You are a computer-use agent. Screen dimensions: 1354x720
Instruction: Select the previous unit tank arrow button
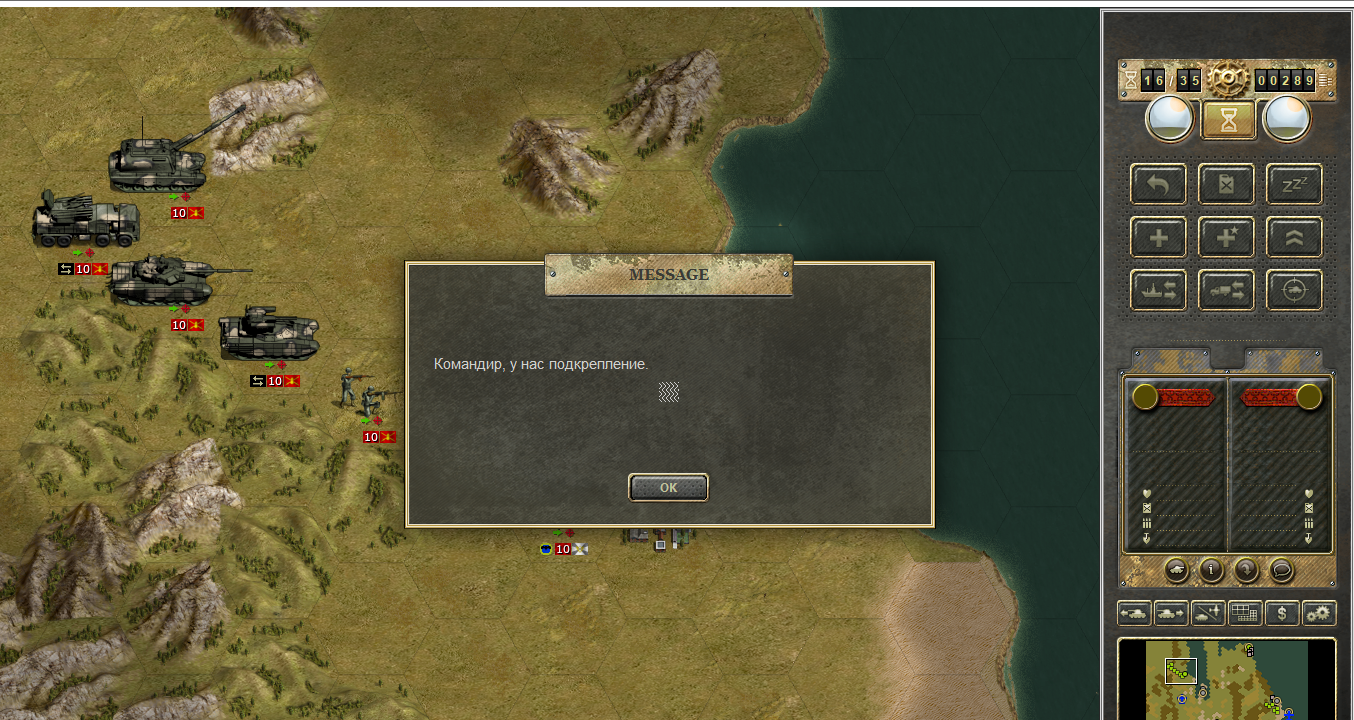coord(1135,613)
